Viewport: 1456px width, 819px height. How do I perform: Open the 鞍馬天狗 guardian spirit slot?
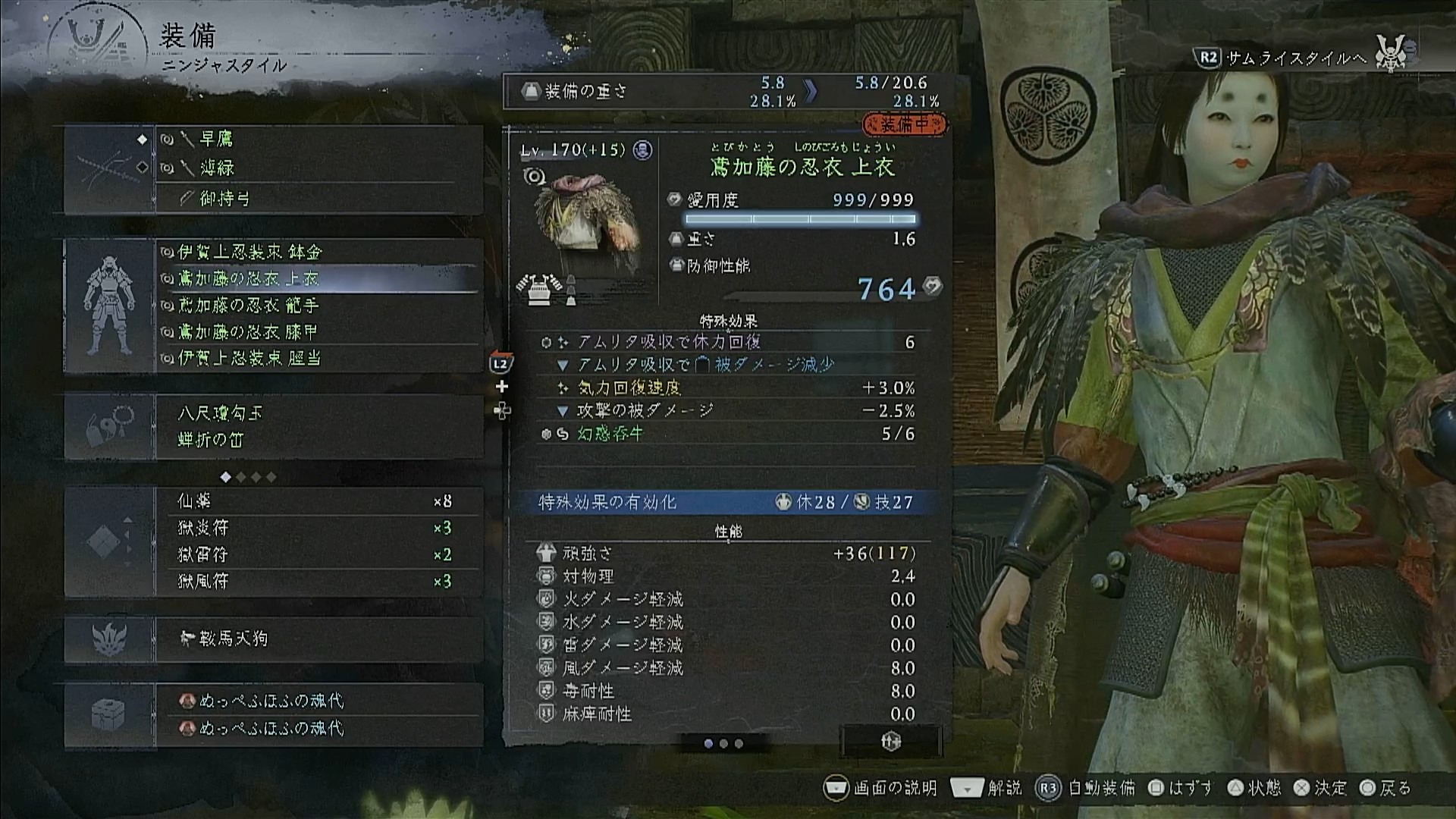[x=318, y=639]
